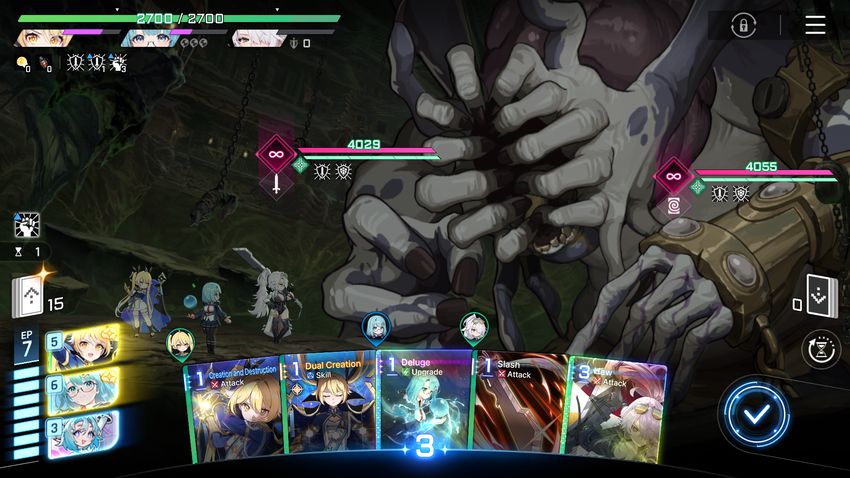Play the Slash attack card
The width and height of the screenshot is (850, 478).
520,408
